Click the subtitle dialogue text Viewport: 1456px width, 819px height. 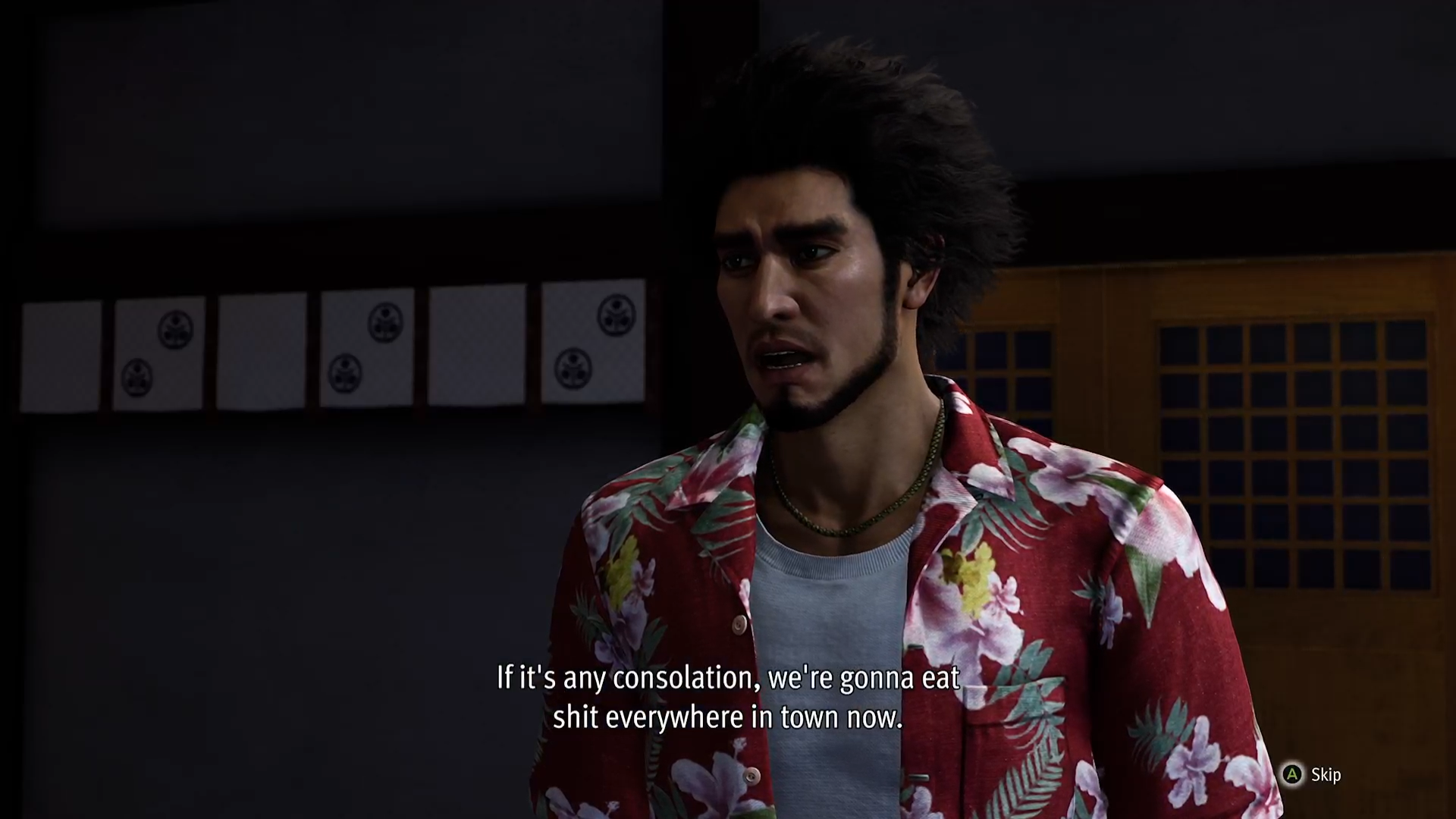726,696
